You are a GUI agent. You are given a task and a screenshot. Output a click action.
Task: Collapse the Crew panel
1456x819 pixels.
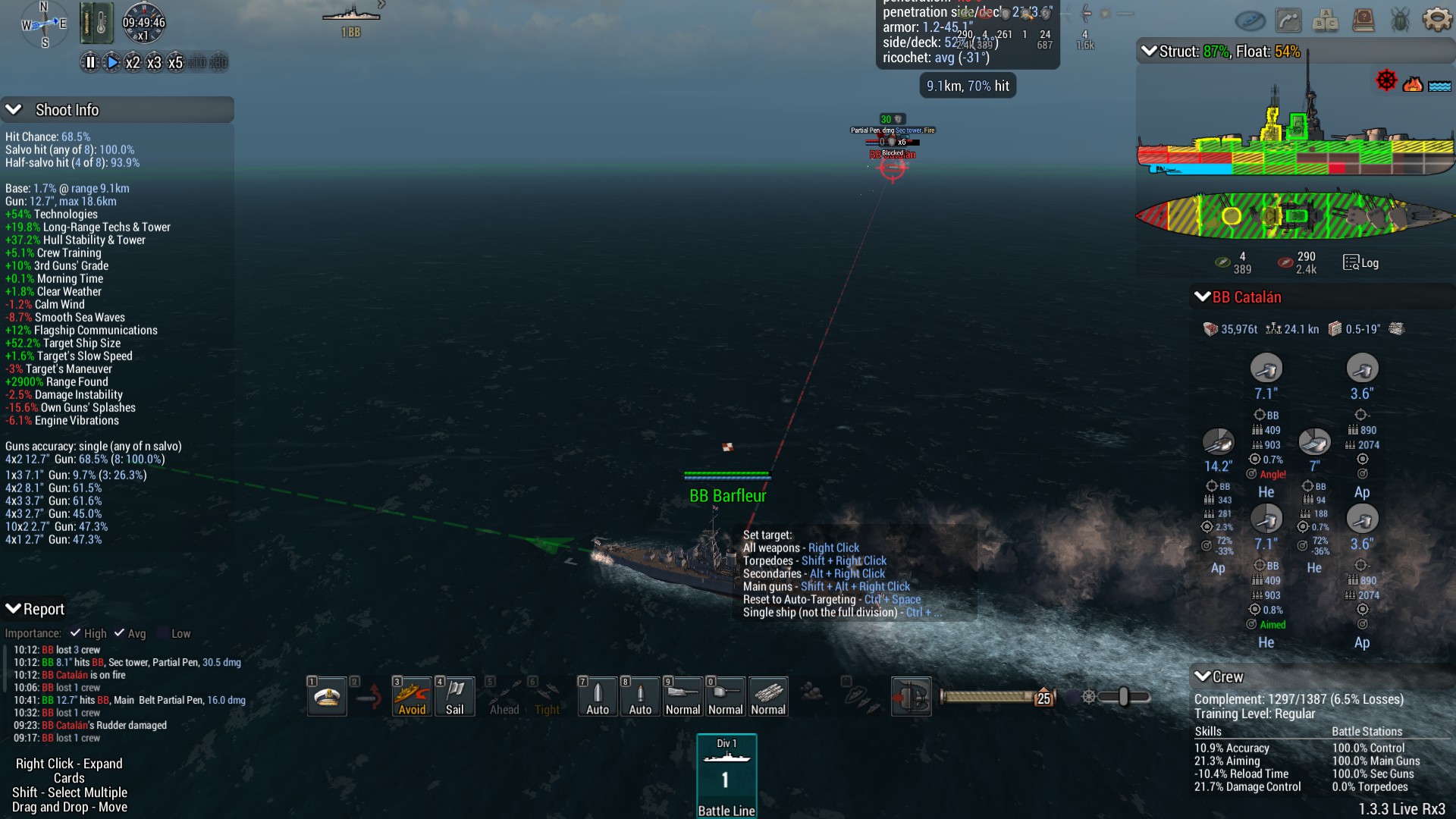pyautogui.click(x=1203, y=676)
